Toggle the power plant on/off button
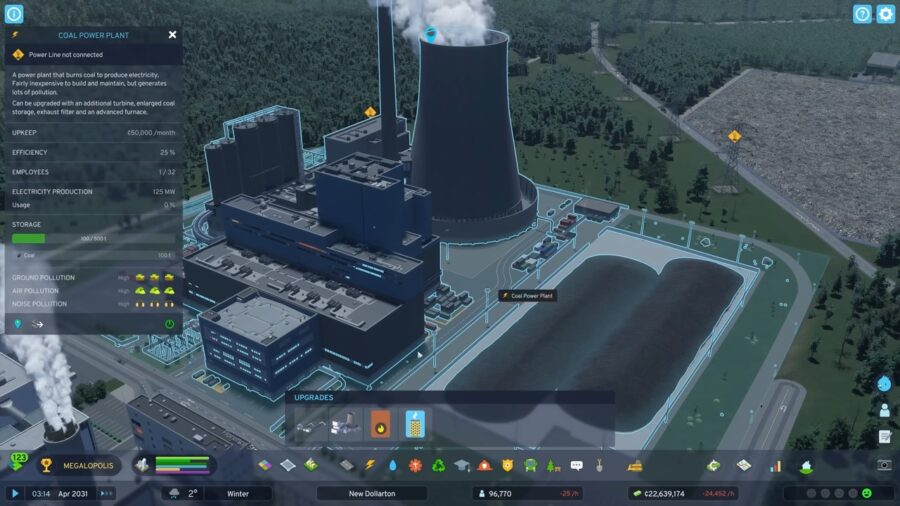900x506 pixels. (169, 324)
